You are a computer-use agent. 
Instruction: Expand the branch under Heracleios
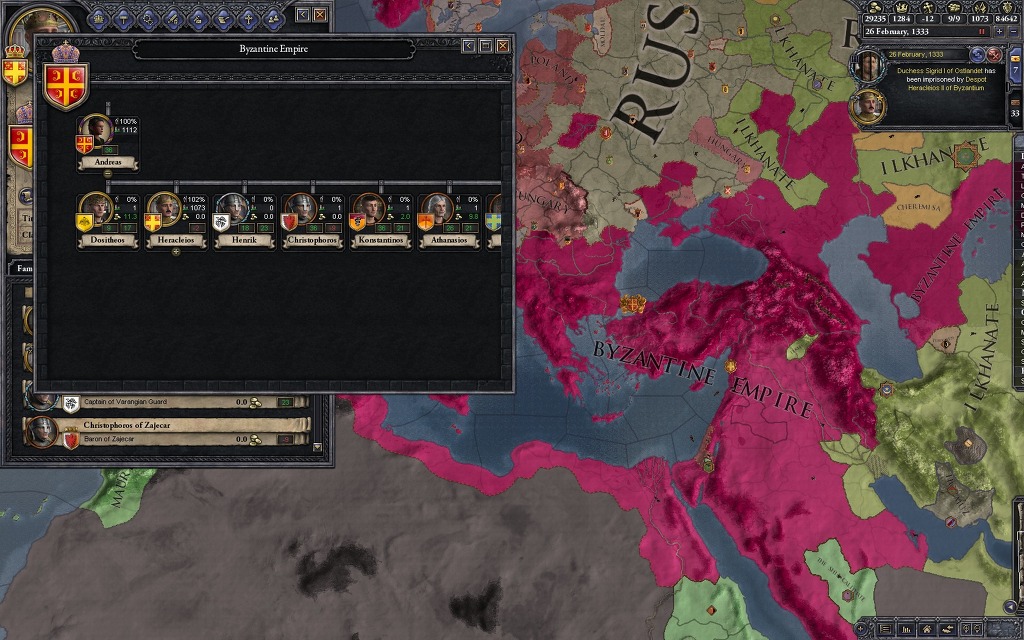tap(176, 251)
